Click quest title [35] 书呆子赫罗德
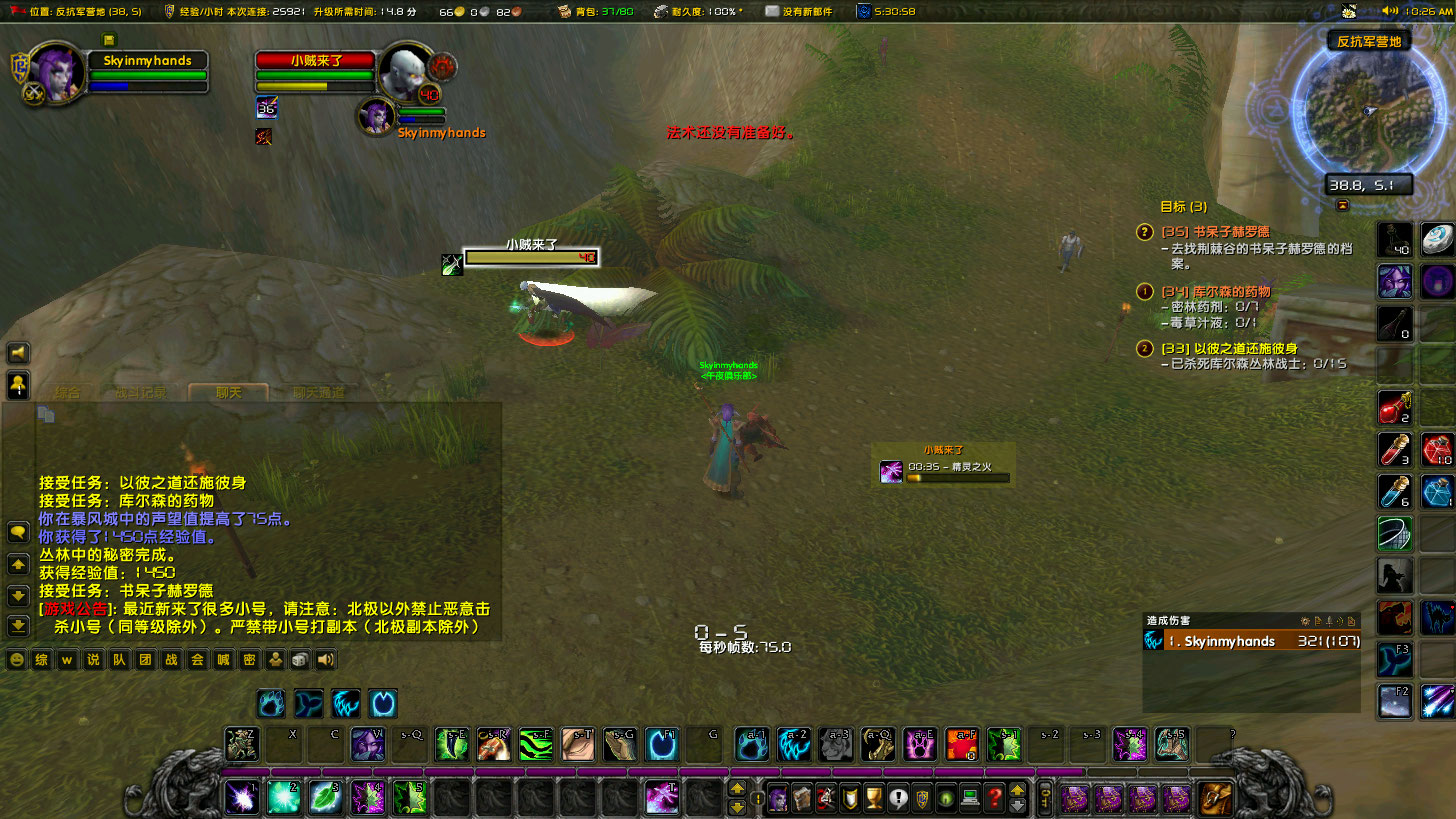 pos(1216,232)
